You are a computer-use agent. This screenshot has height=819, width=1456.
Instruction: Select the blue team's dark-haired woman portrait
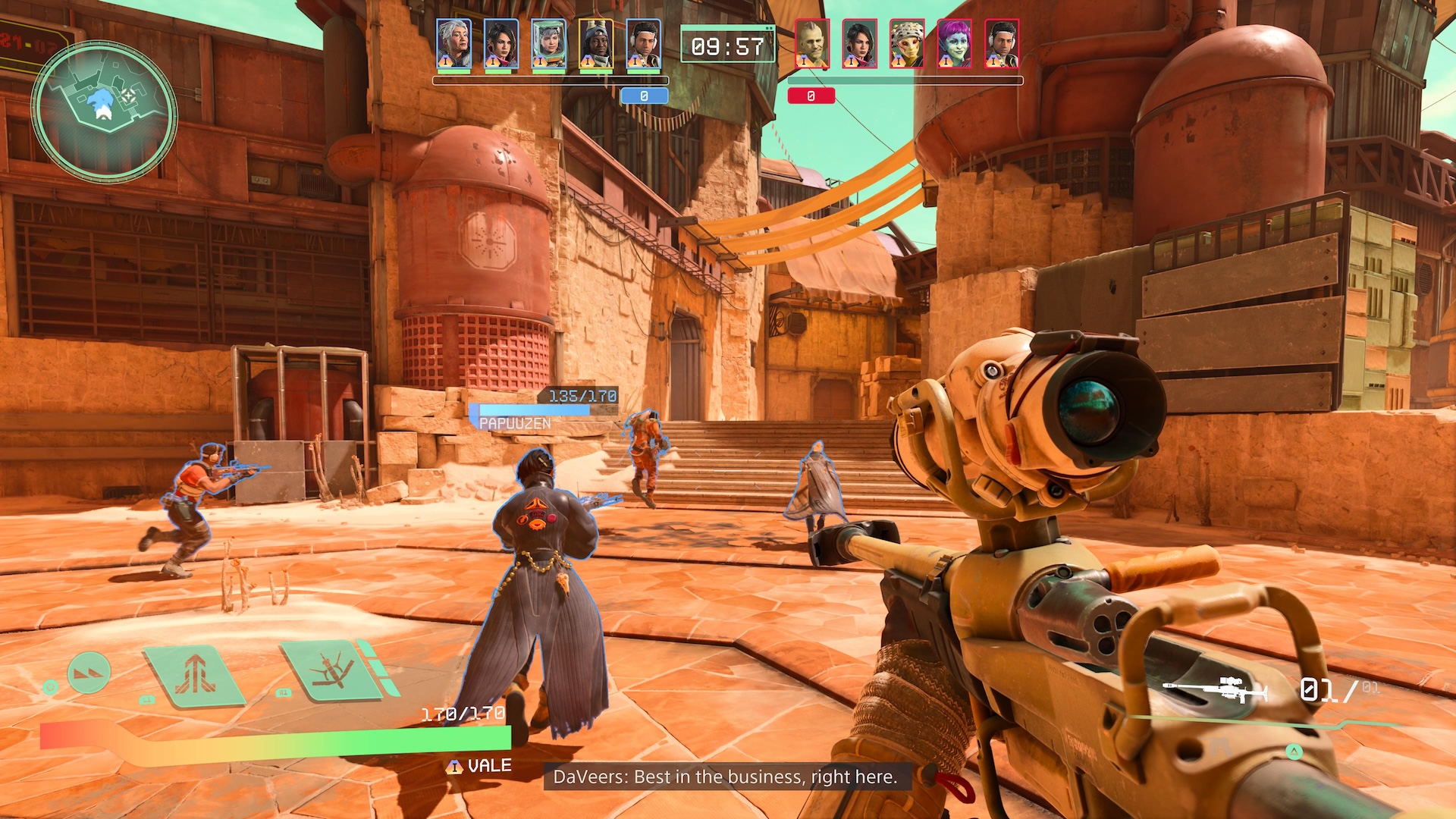click(x=500, y=45)
